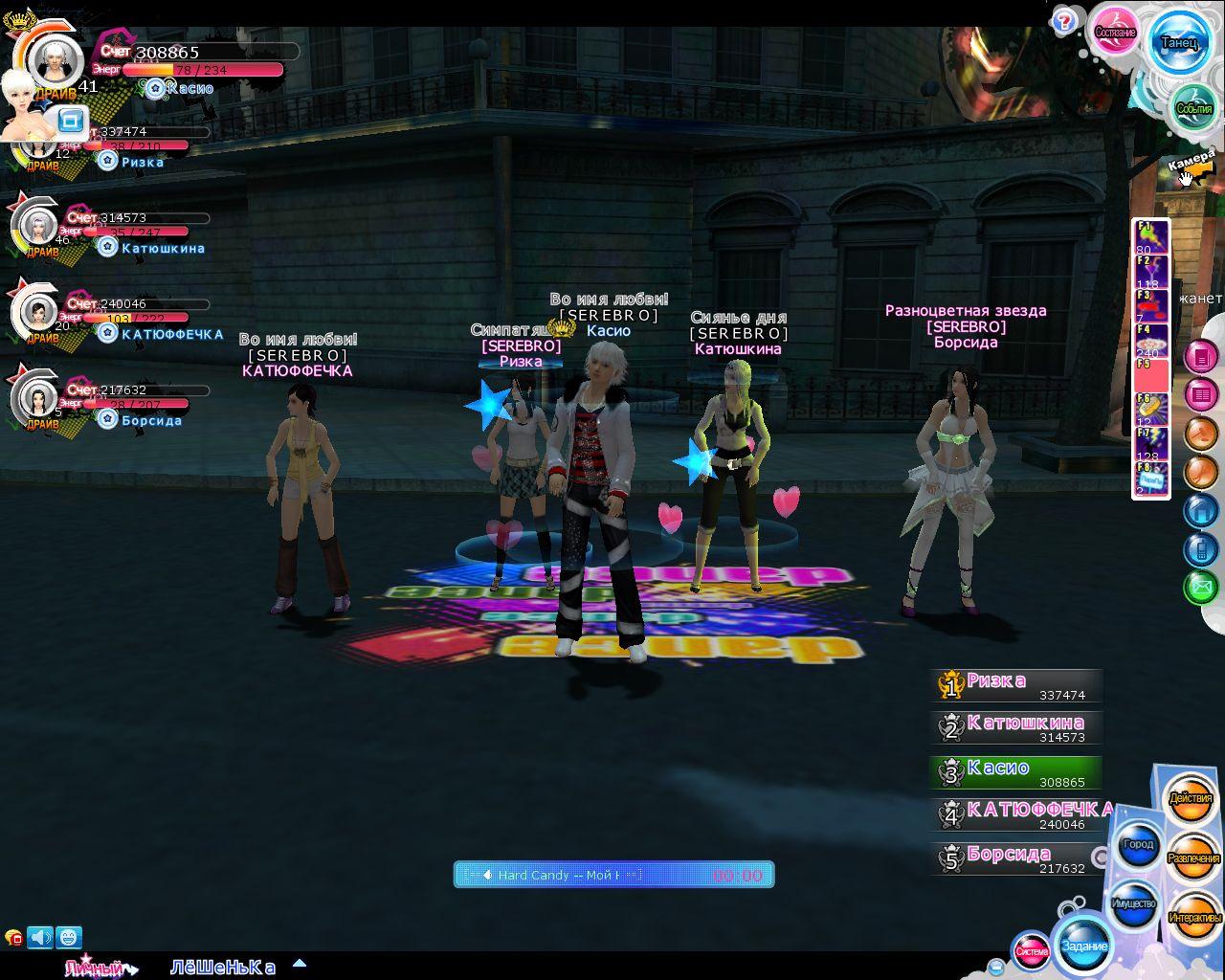1225x980 pixels.
Task: Open the Действия menu
Action: tap(1191, 798)
